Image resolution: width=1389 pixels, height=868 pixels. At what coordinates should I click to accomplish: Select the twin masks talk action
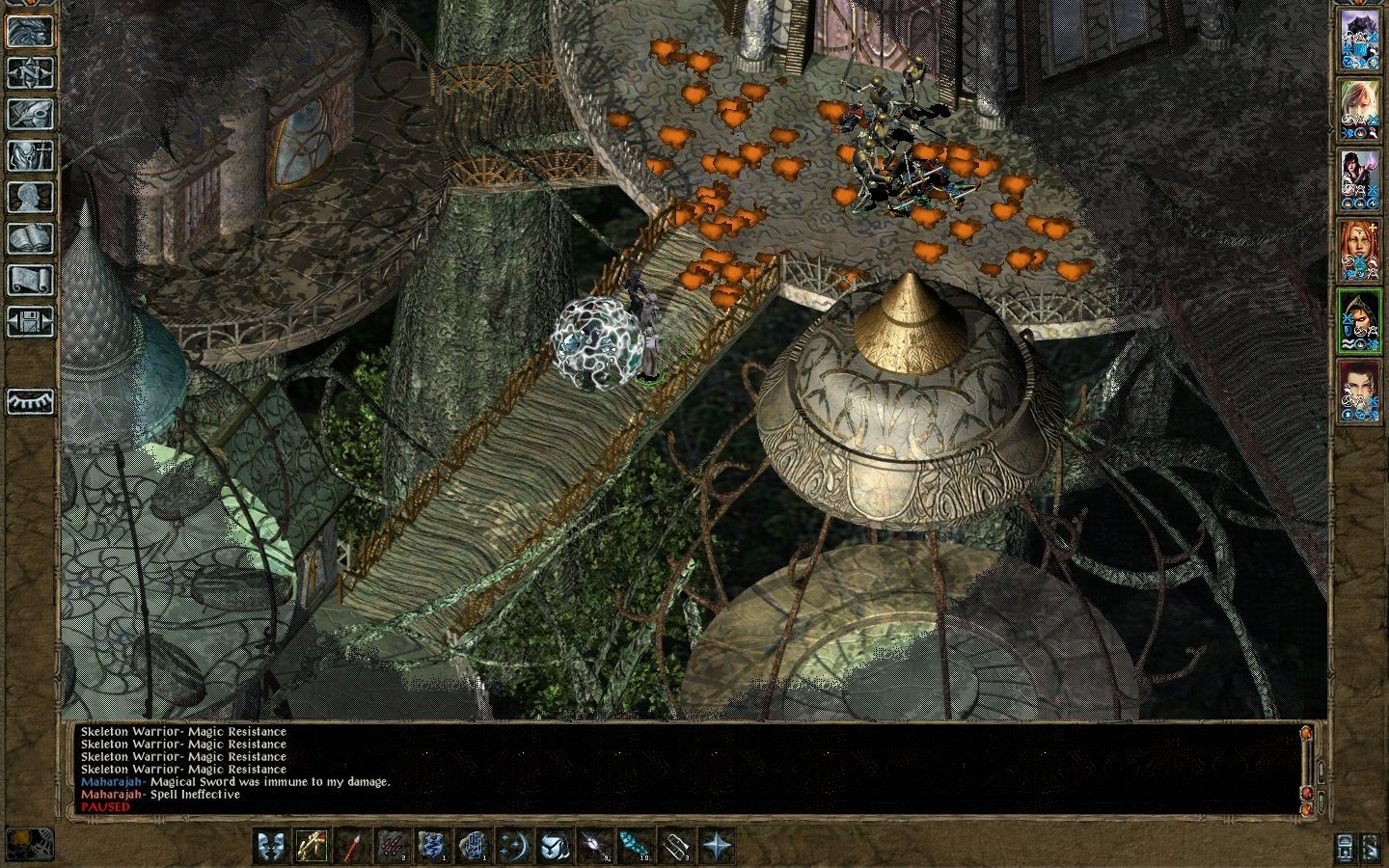pos(271,846)
